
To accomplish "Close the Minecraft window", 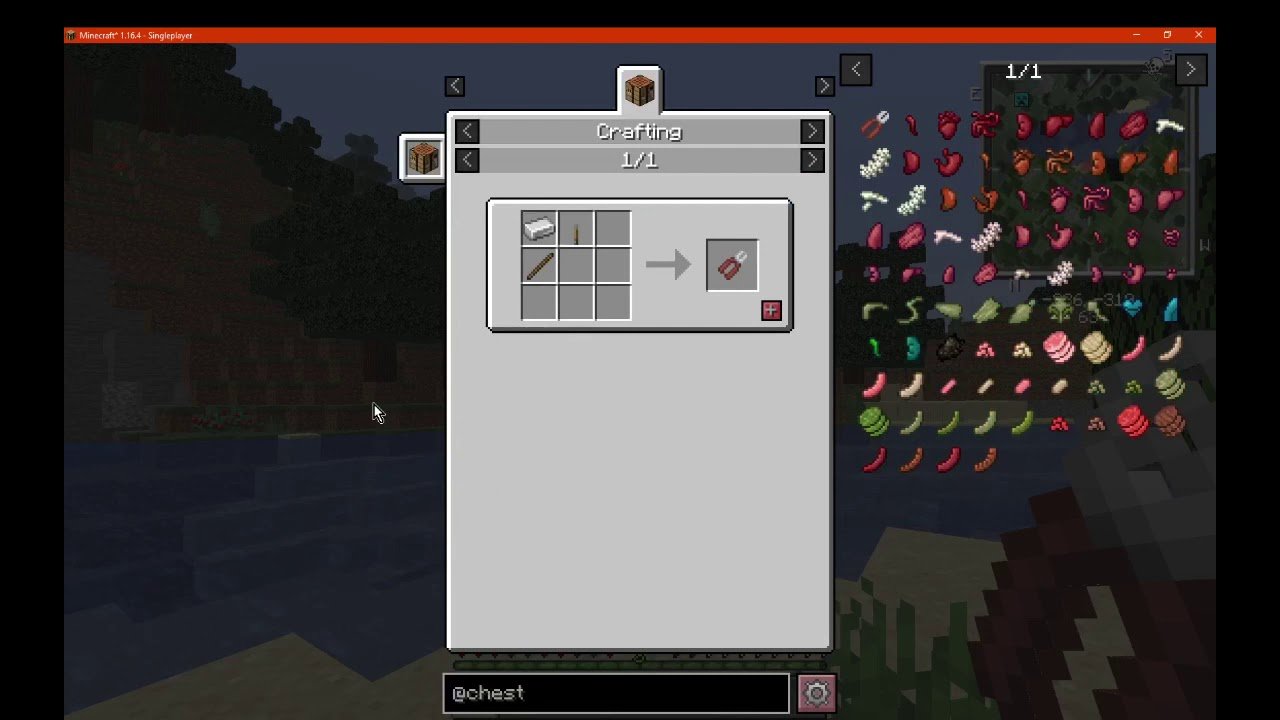I will (1198, 35).
